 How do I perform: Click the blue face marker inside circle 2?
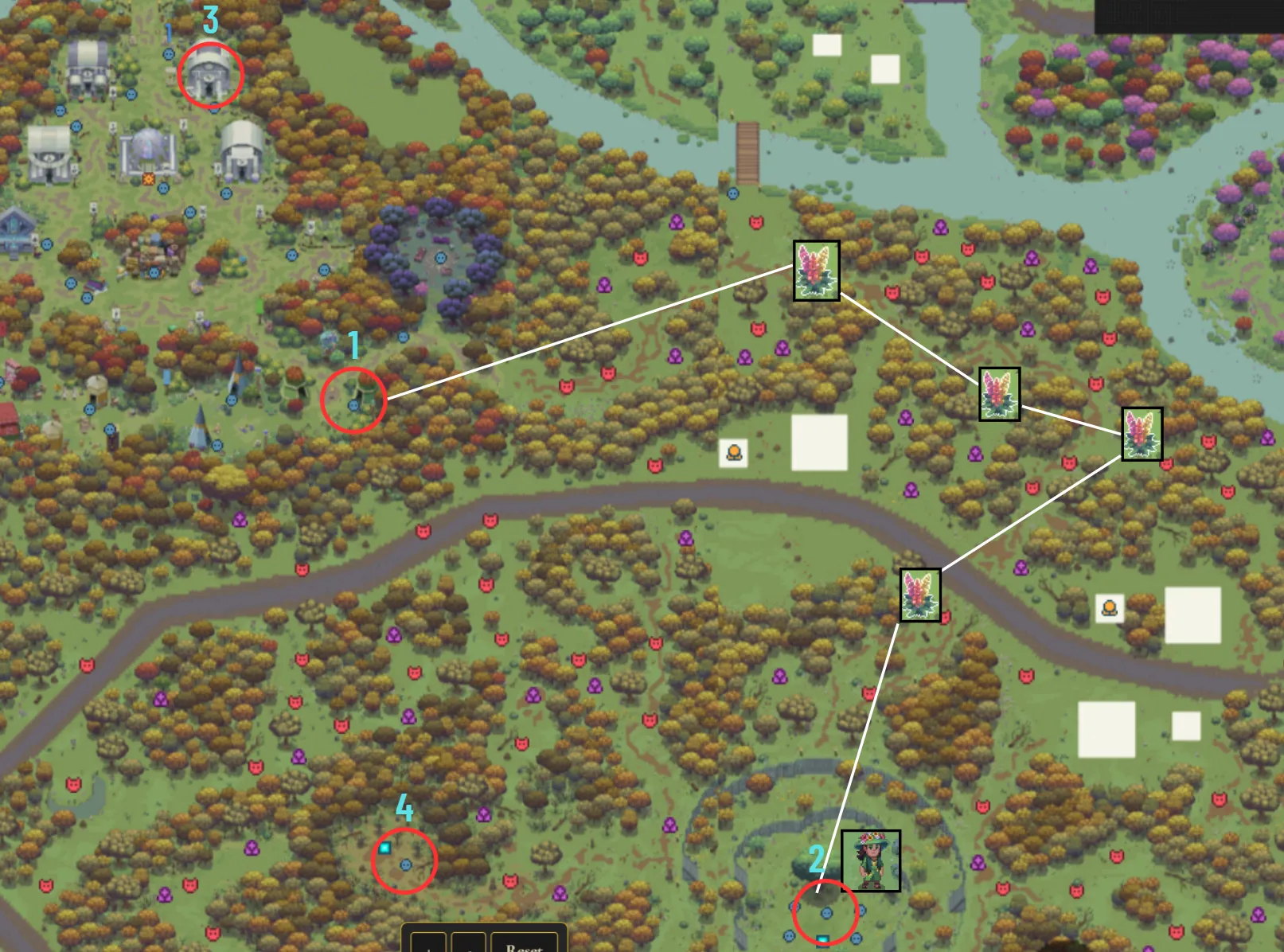(x=825, y=915)
